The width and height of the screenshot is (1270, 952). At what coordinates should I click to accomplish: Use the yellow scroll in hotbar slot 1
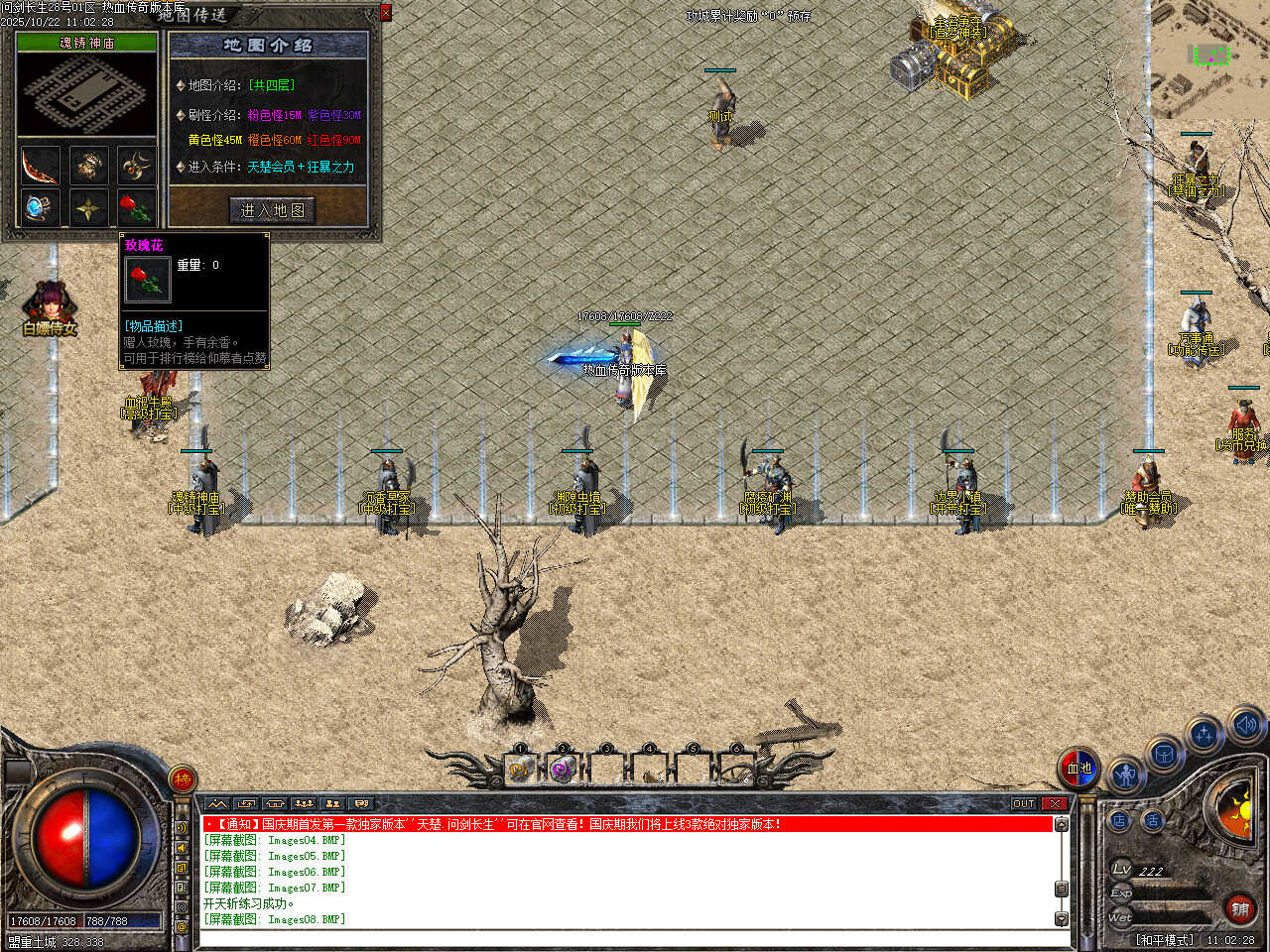pos(519,769)
